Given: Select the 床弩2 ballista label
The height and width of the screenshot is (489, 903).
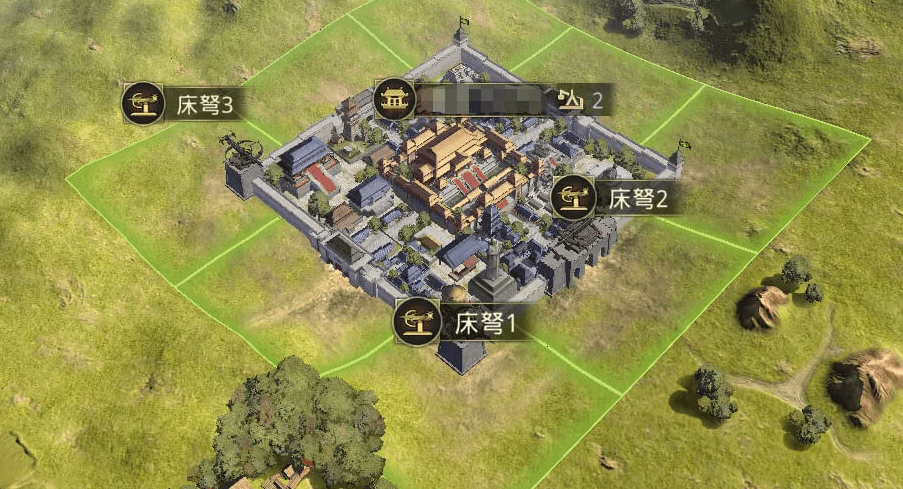Looking at the screenshot, I should coord(612,198).
